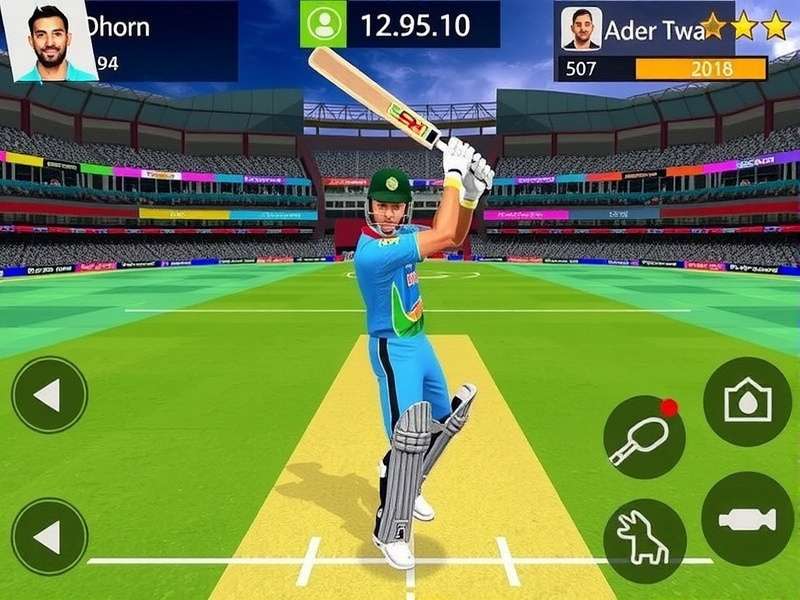Select the animal silhouette button
This screenshot has width=800, height=600.
pos(644,540)
